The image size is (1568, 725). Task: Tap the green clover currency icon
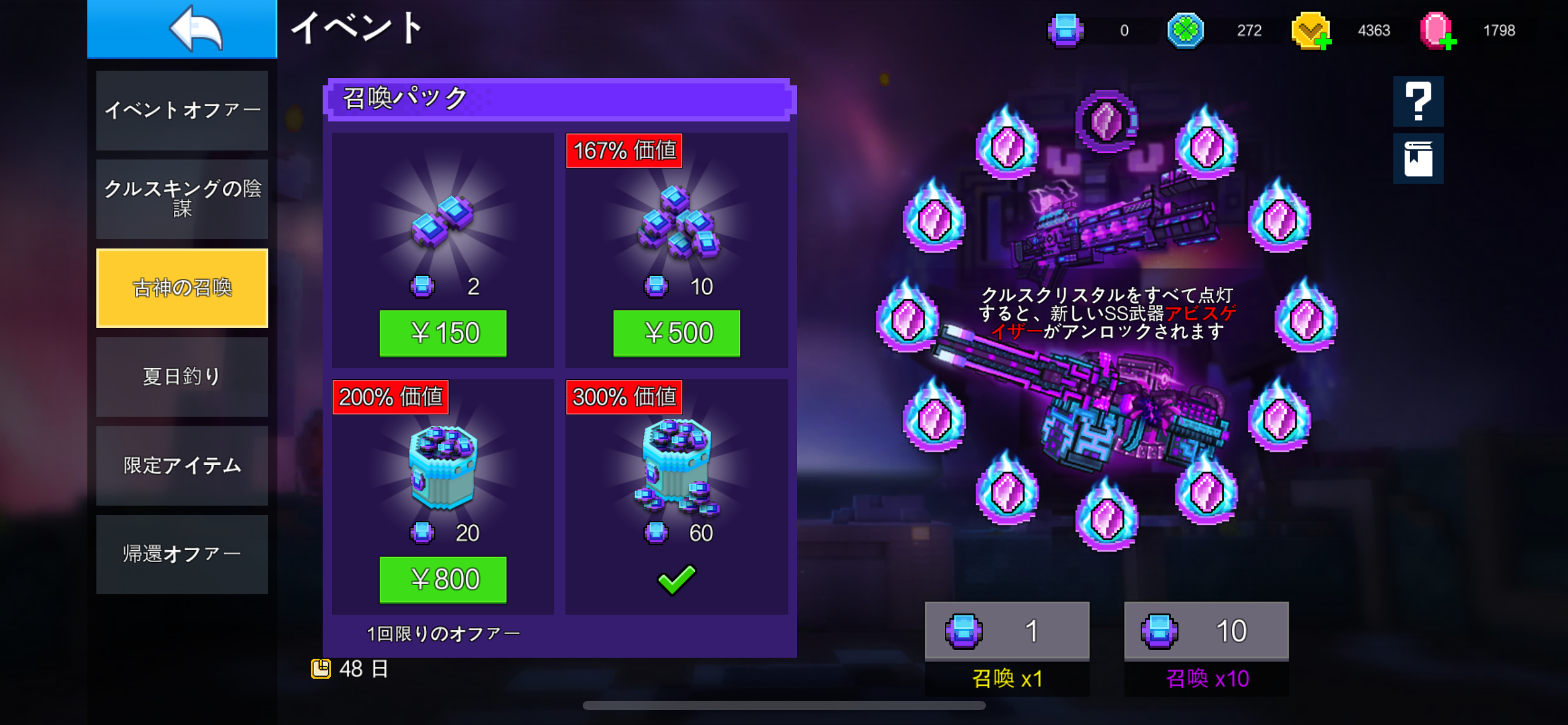pyautogui.click(x=1185, y=30)
